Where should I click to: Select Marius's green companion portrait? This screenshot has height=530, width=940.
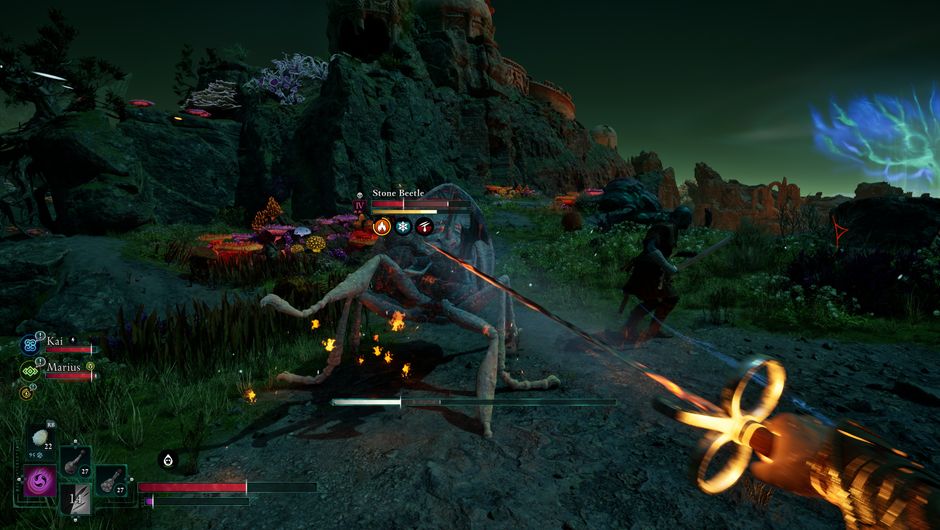tap(28, 371)
